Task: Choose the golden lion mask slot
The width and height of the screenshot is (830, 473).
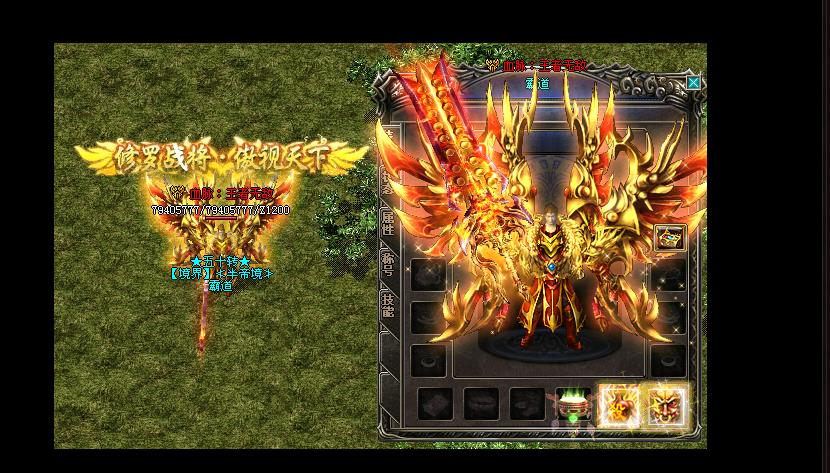Action: [667, 406]
